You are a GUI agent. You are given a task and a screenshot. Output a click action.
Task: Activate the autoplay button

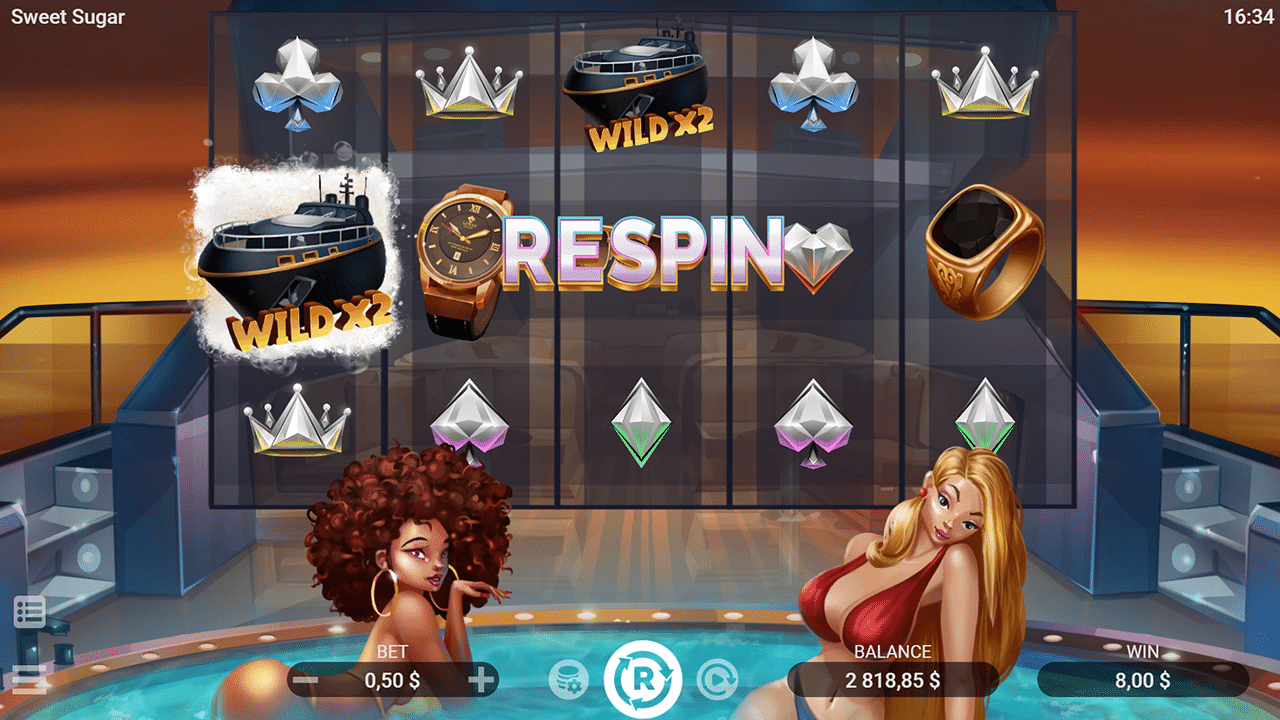click(716, 680)
